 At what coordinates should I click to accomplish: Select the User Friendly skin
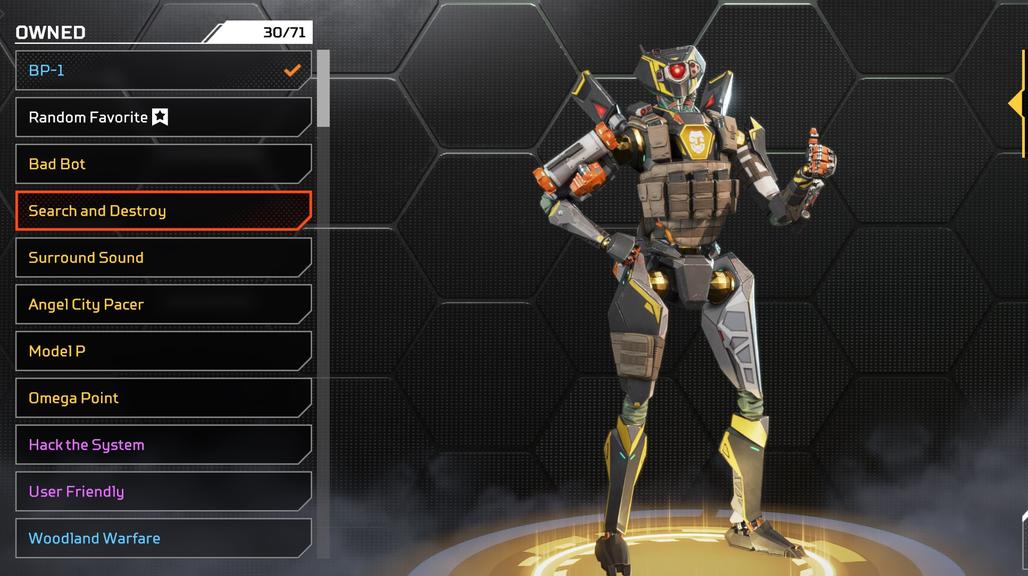tap(163, 491)
